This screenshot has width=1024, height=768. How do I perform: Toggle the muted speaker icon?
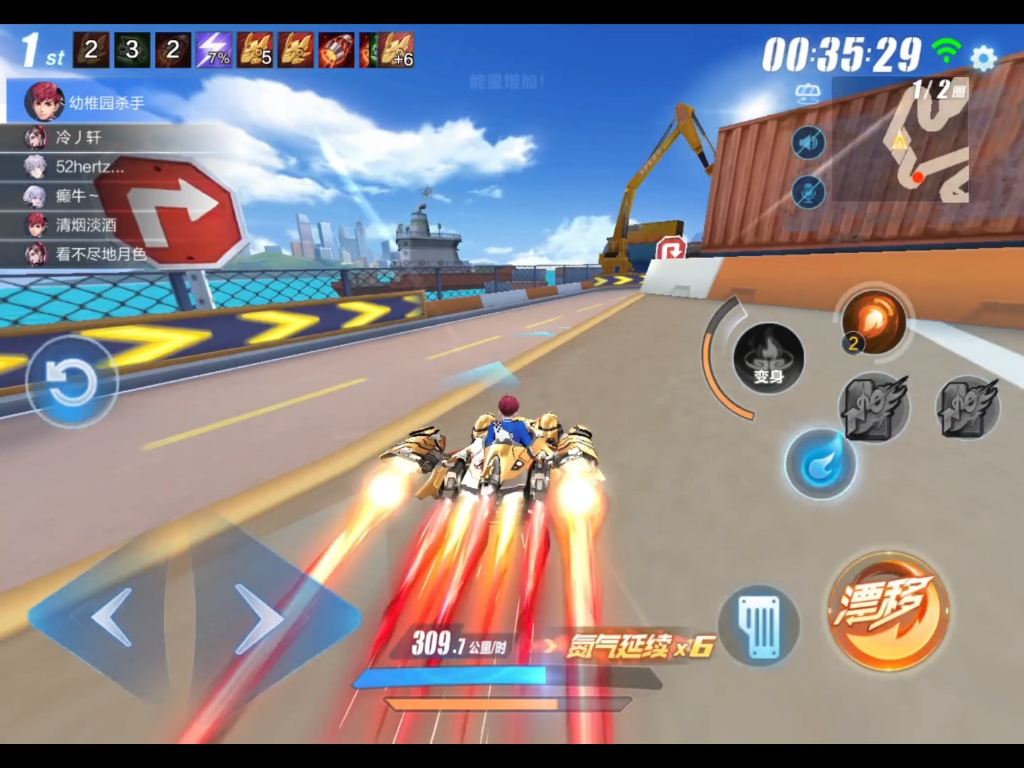tap(809, 143)
